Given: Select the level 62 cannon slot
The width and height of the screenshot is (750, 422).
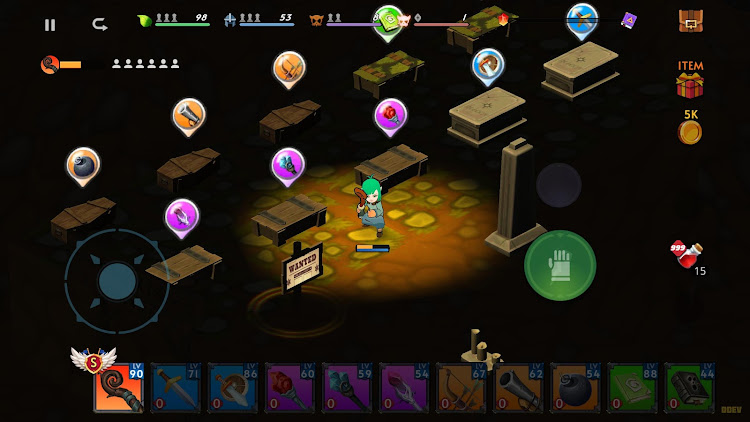Looking at the screenshot, I should pyautogui.click(x=518, y=389).
